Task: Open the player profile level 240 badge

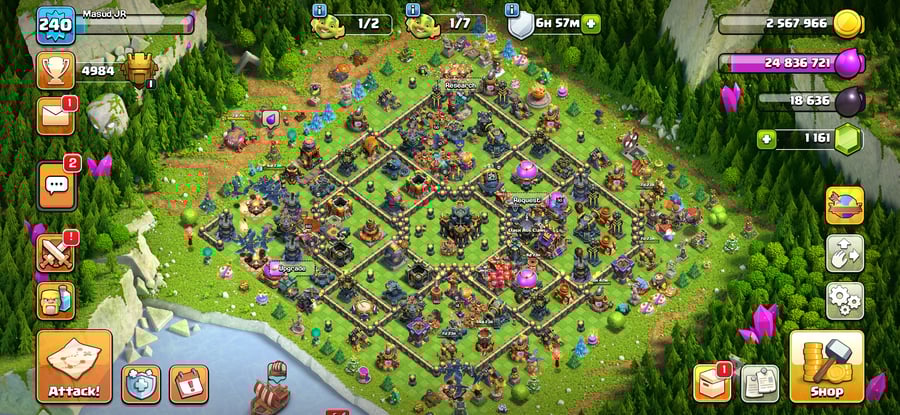Action: pos(55,25)
